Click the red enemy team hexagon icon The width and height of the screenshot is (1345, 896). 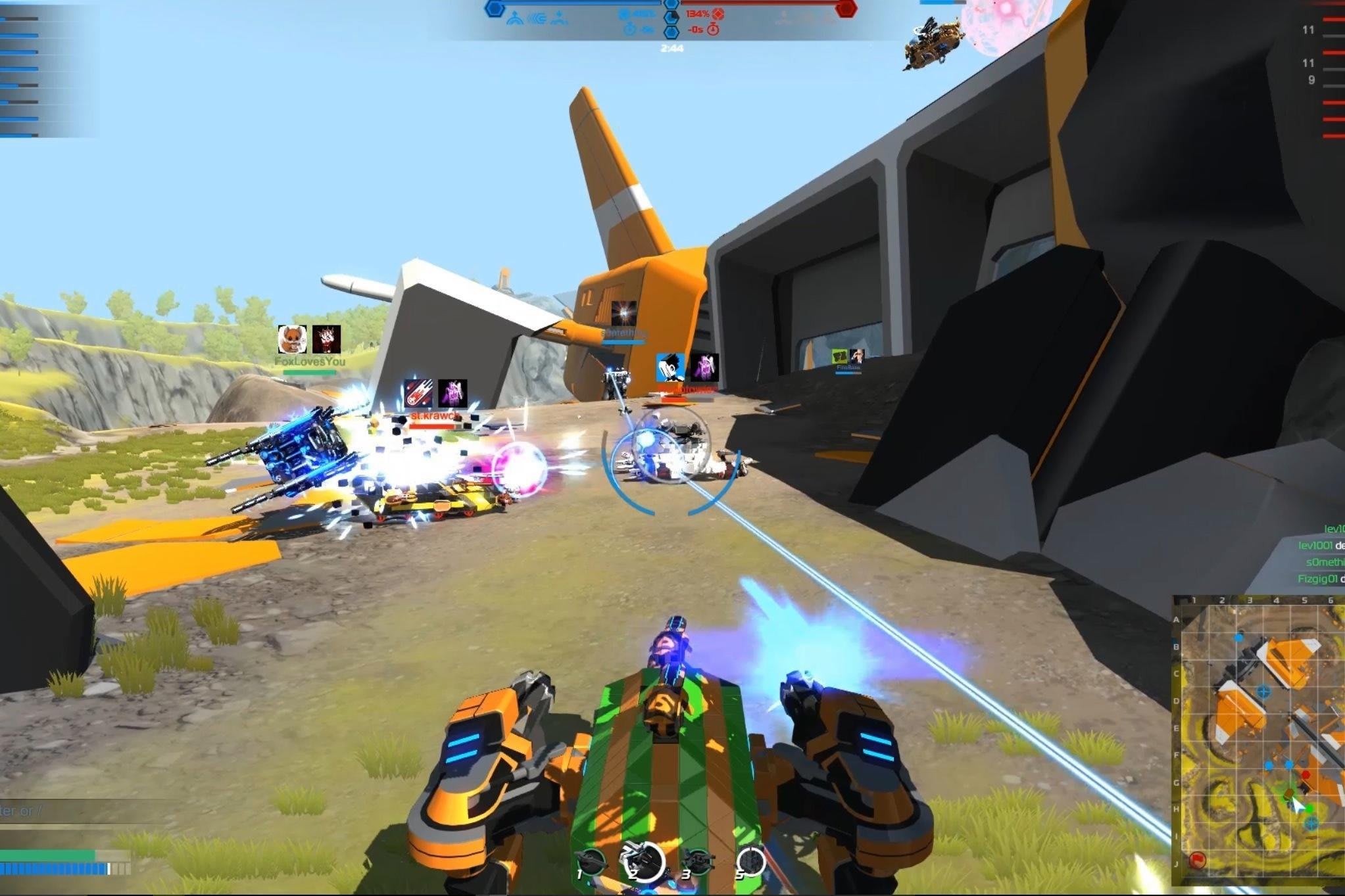[x=846, y=9]
